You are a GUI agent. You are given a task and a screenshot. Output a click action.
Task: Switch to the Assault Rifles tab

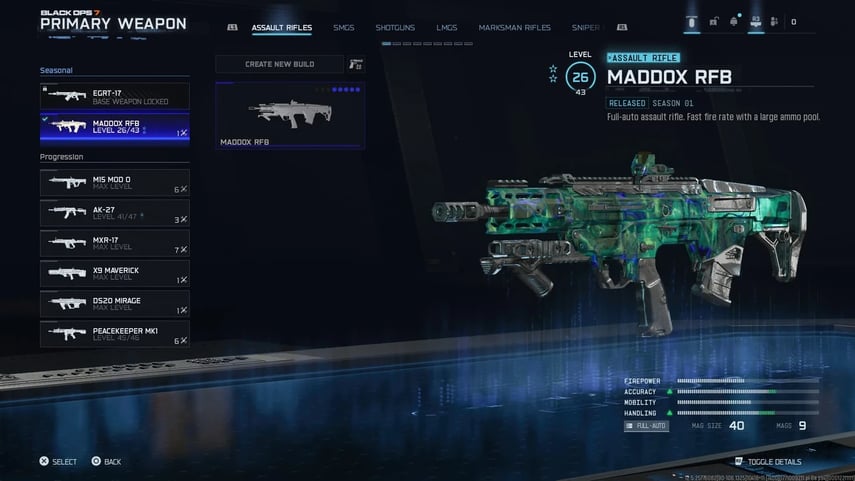281,27
